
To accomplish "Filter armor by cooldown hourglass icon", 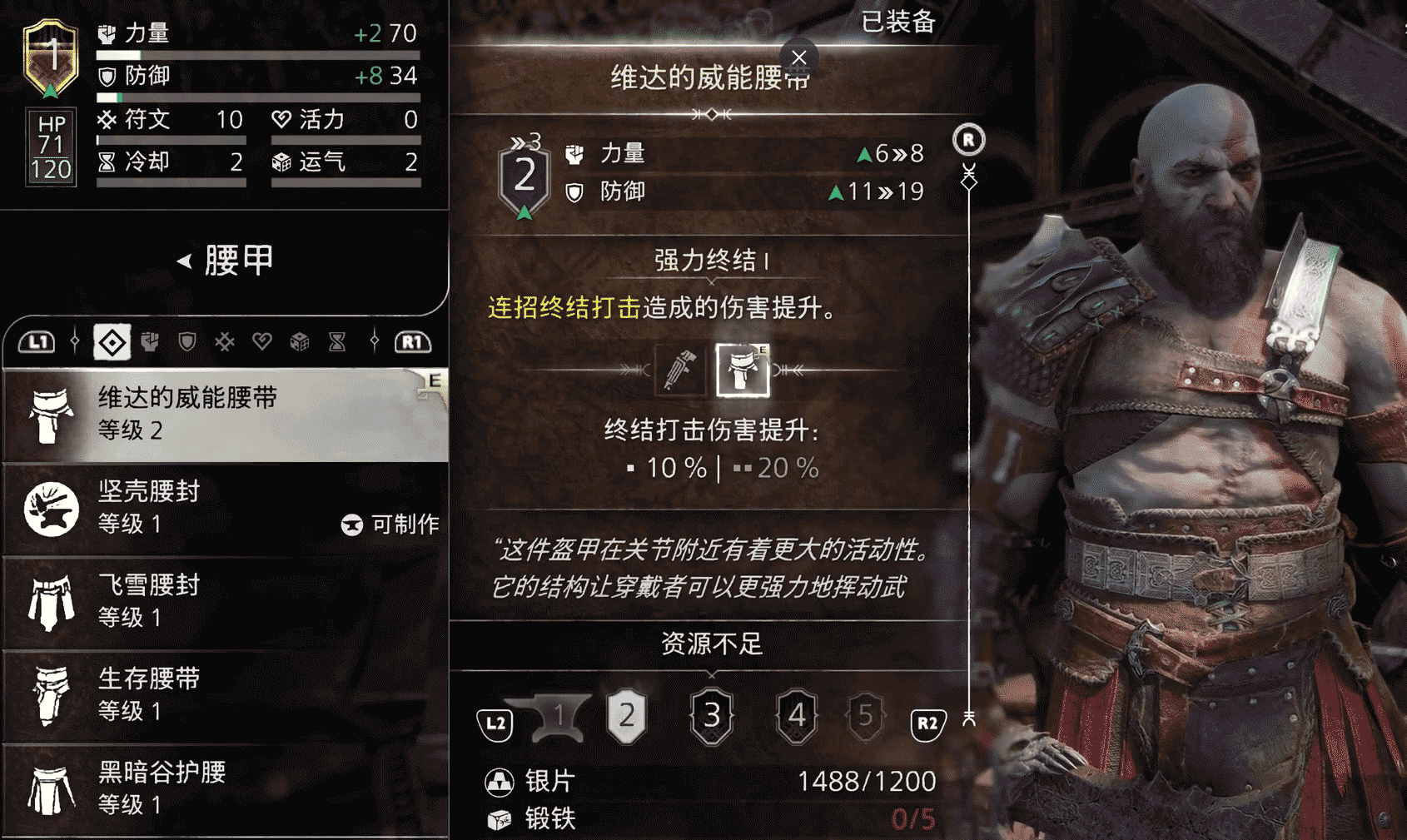I will (x=337, y=342).
